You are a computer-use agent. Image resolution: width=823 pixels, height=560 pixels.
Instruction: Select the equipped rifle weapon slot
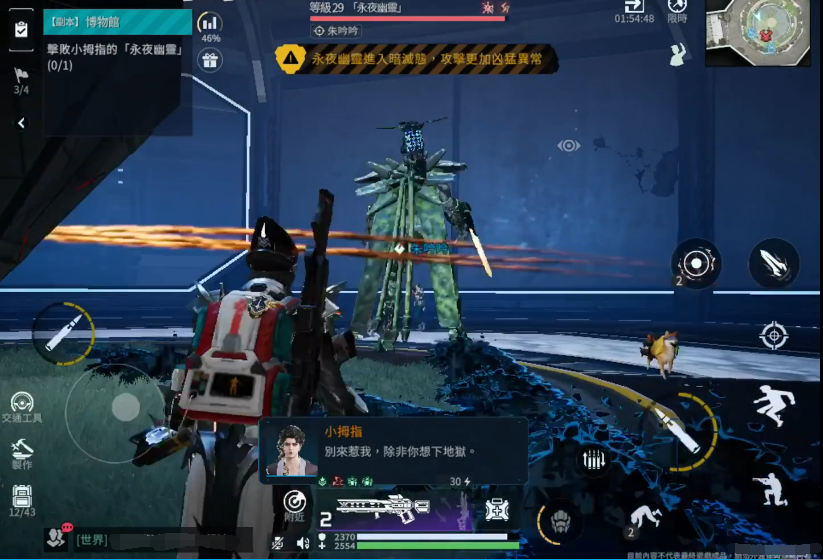(384, 508)
